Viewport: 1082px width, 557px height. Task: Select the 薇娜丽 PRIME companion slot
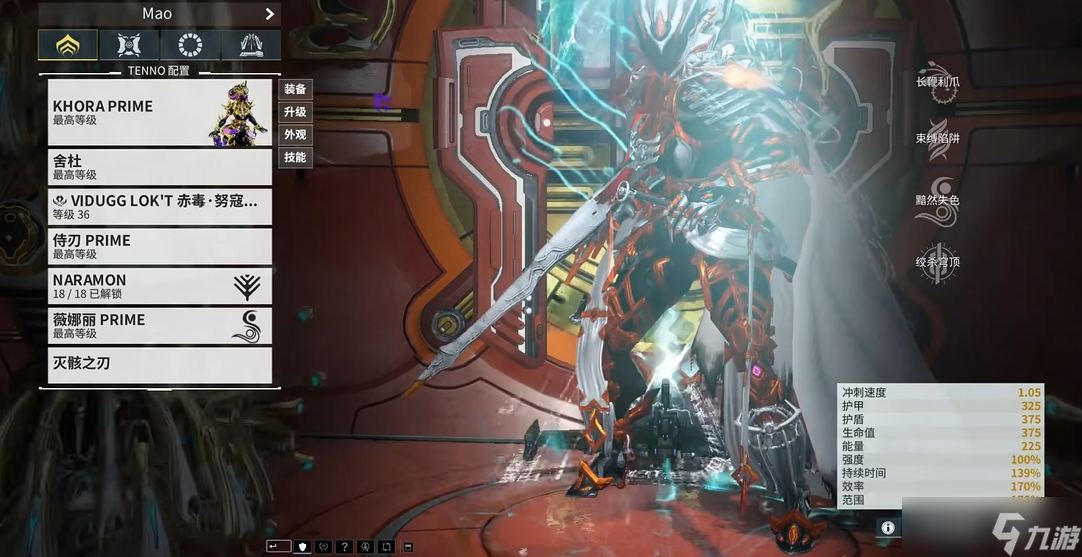[160, 326]
